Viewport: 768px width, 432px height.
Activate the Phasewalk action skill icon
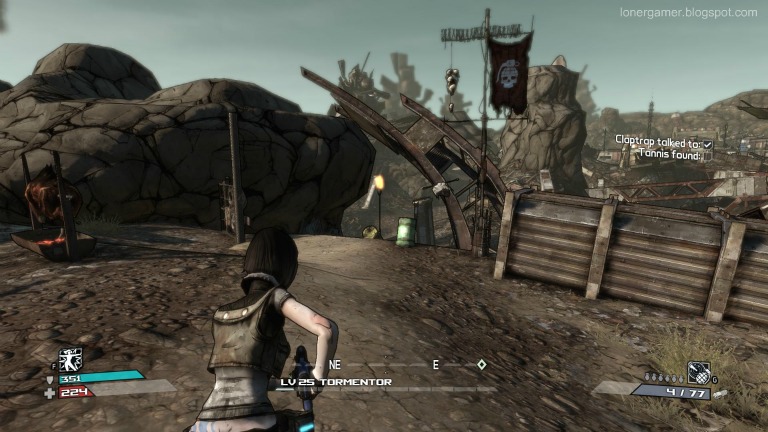tap(70, 360)
